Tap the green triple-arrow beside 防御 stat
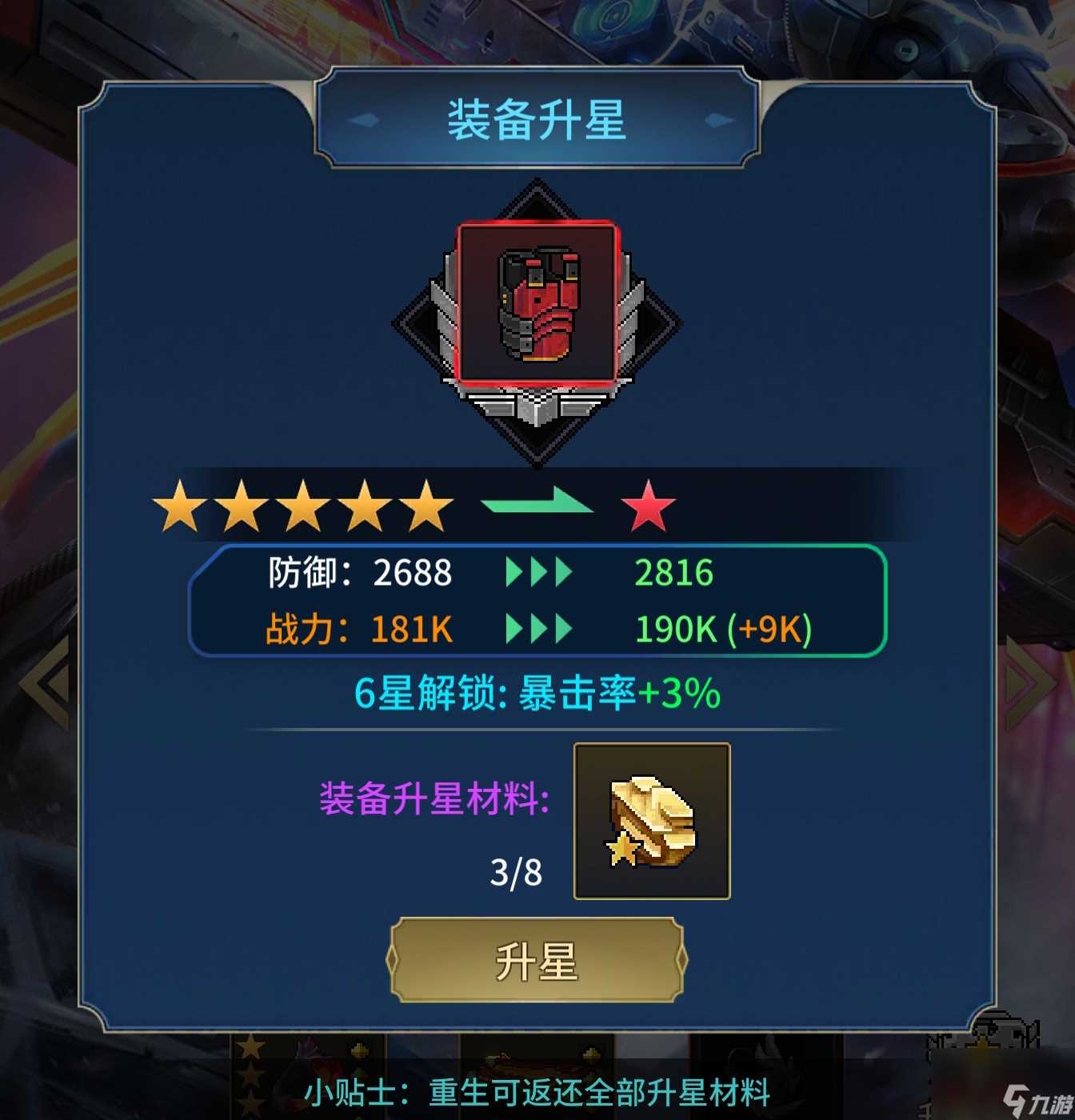The image size is (1075, 1120). point(537,573)
